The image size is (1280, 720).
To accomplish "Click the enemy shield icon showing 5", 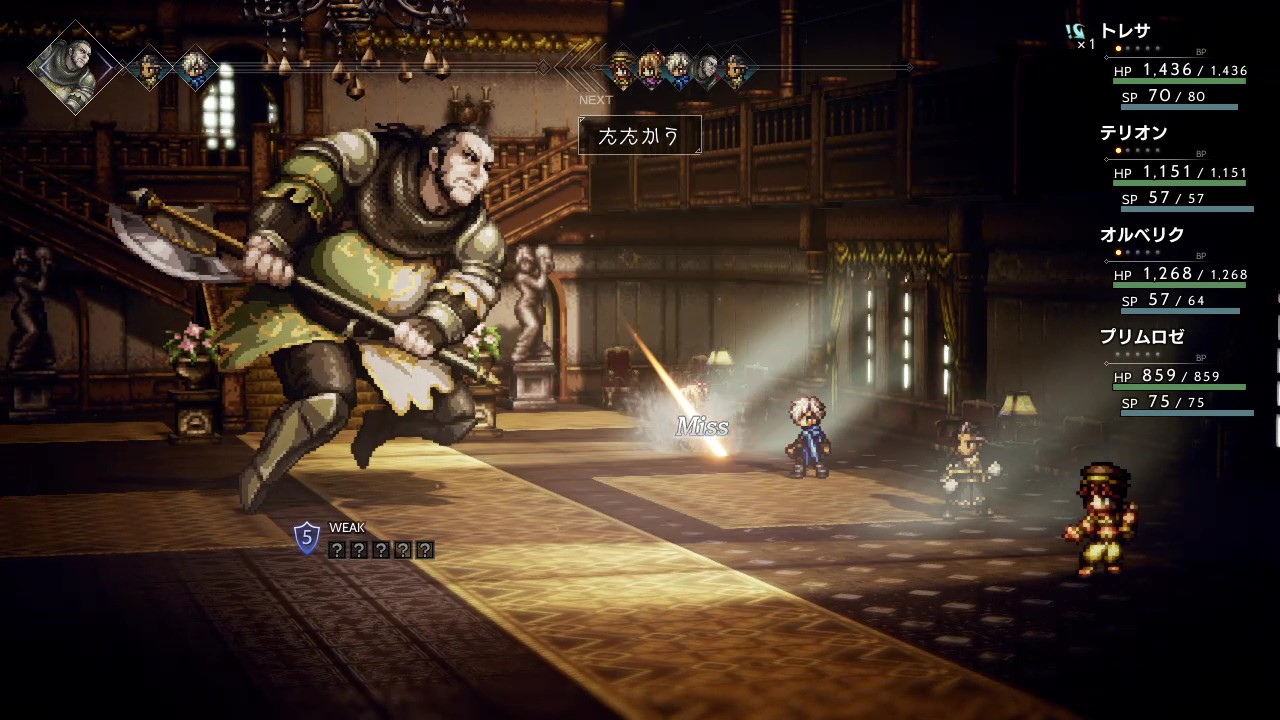I will [307, 538].
